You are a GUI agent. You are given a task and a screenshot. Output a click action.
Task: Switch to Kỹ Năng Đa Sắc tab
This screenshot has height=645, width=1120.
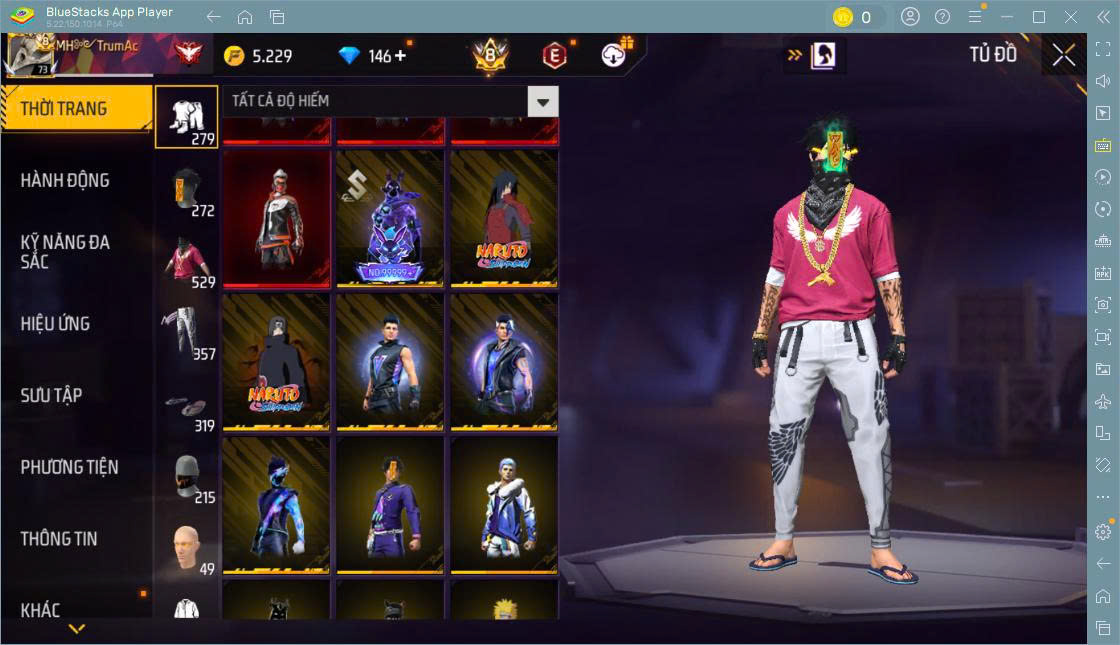coord(65,252)
